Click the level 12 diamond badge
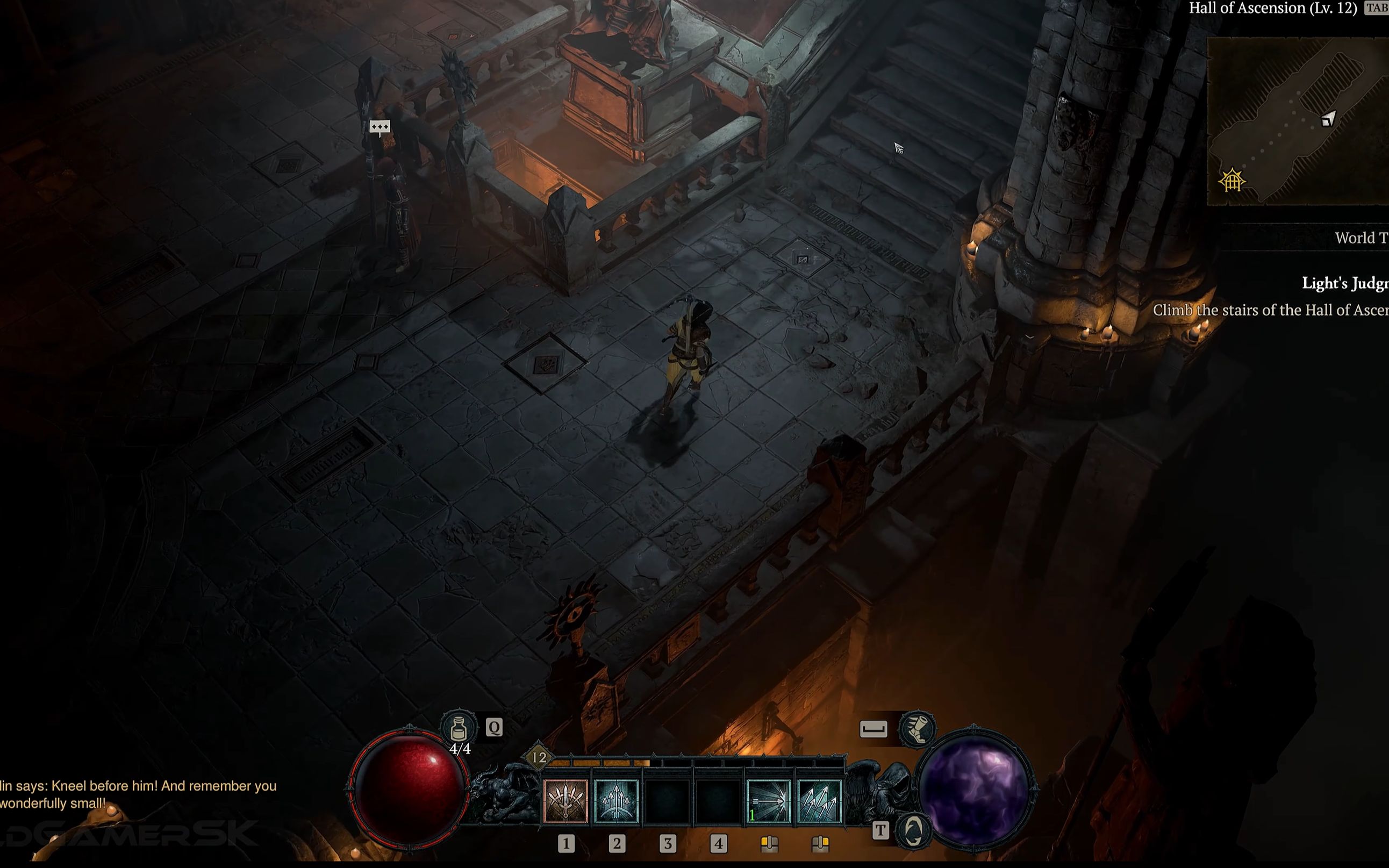Viewport: 1389px width, 868px height. (539, 758)
